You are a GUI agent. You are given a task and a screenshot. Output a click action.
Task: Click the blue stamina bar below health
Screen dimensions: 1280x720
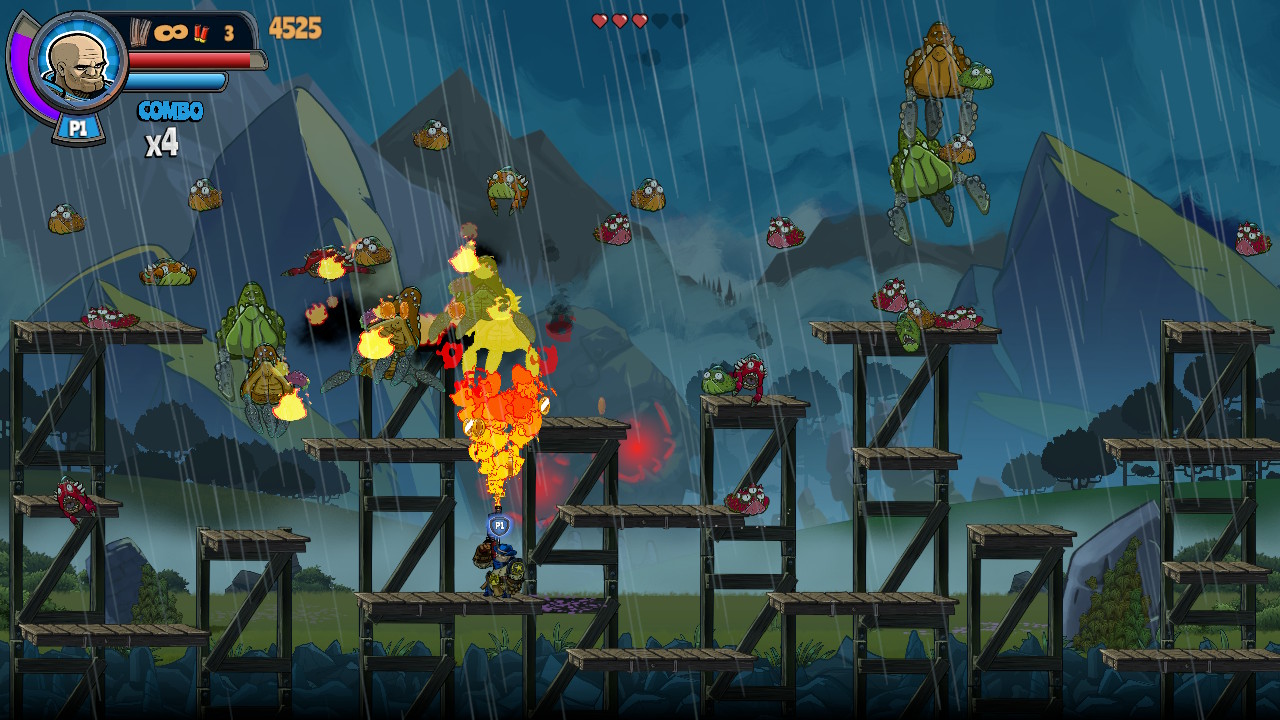[x=175, y=80]
